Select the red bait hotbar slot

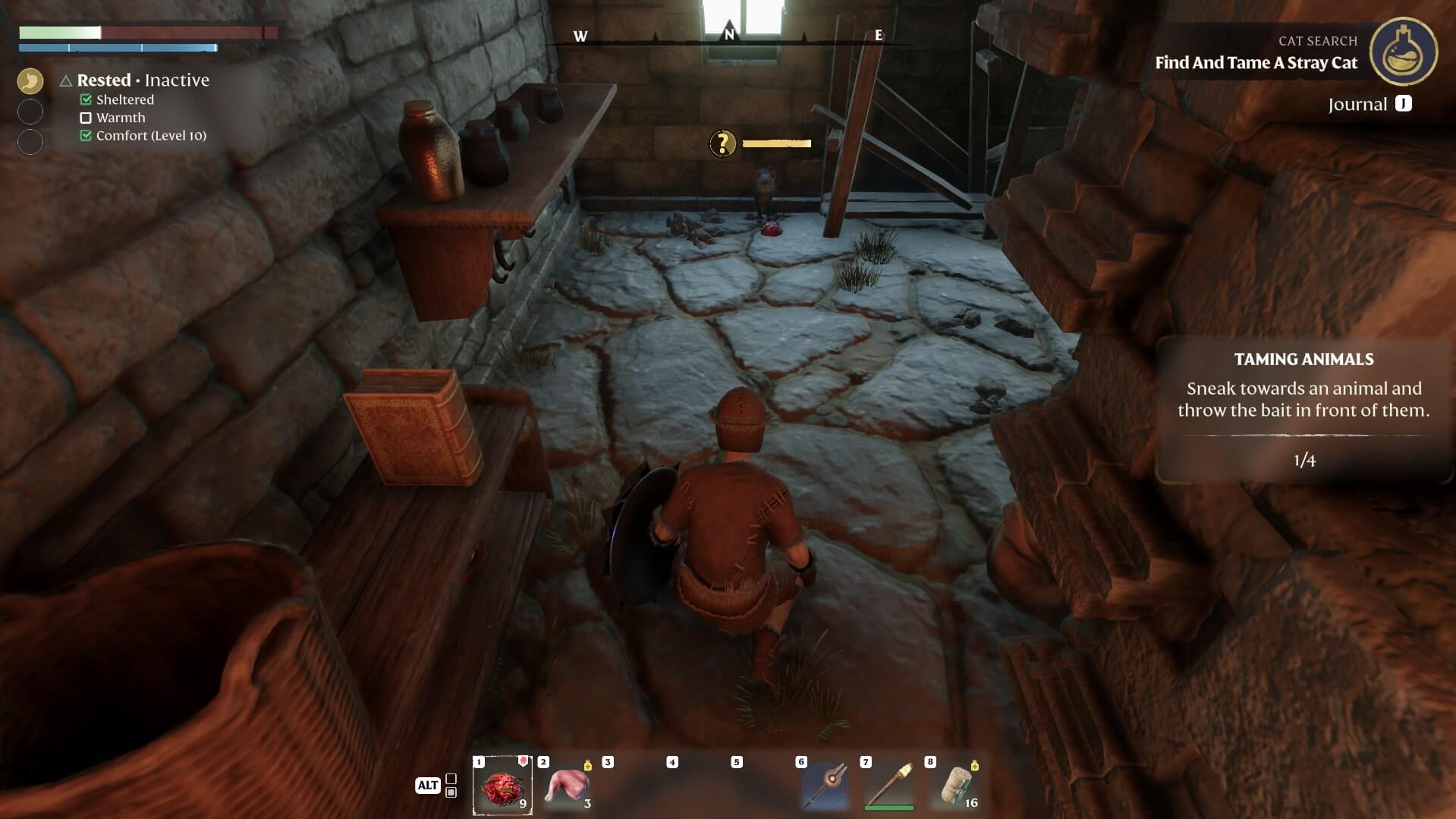(502, 786)
